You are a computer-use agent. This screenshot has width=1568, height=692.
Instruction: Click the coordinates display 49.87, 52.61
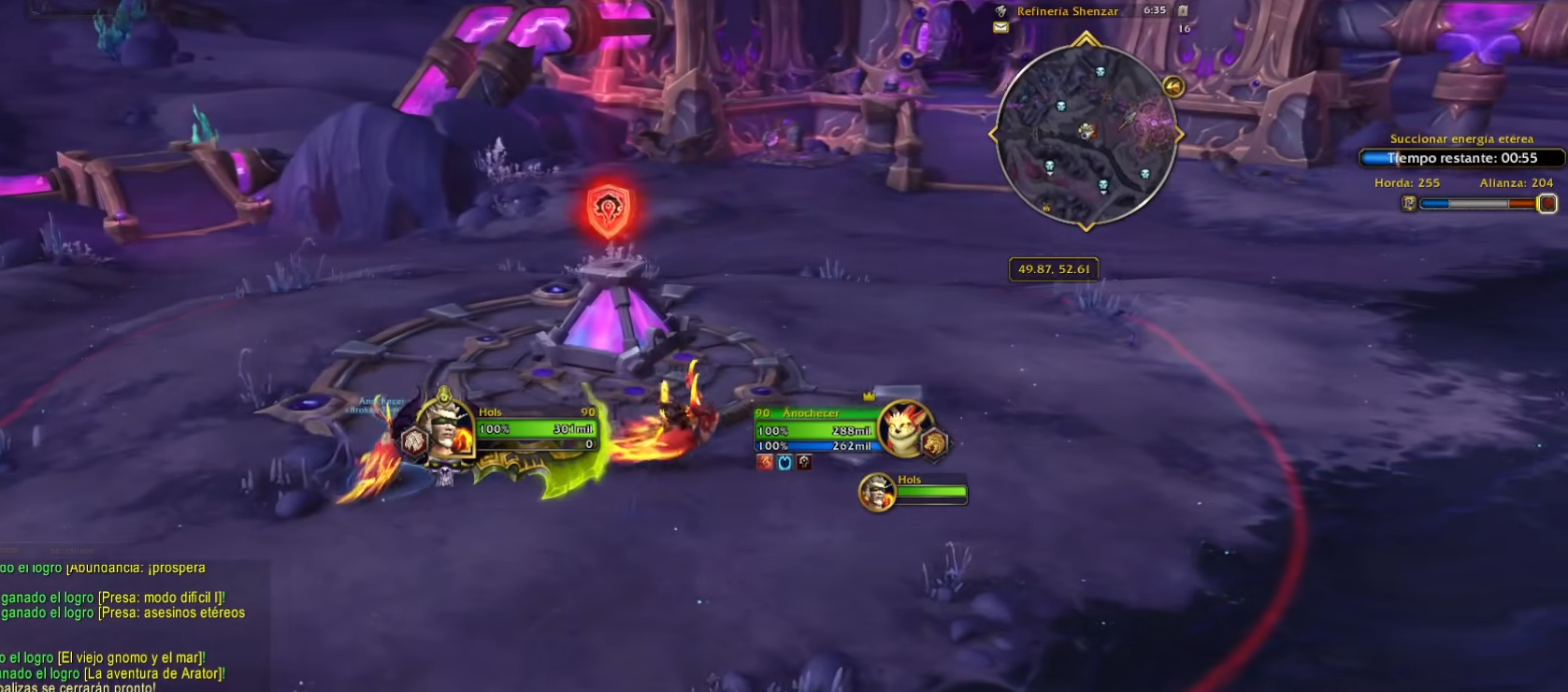(x=1054, y=267)
